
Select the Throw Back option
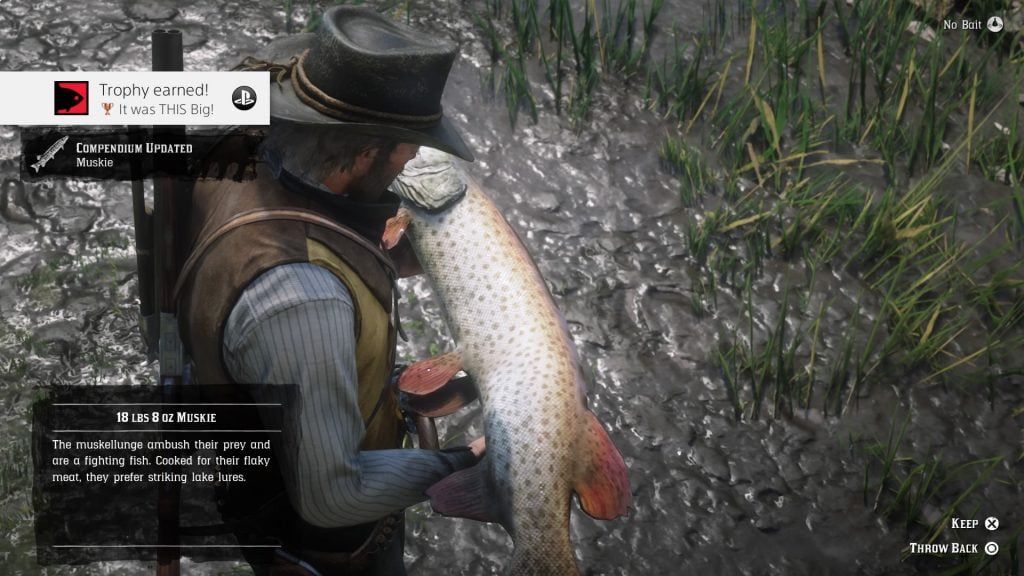954,548
